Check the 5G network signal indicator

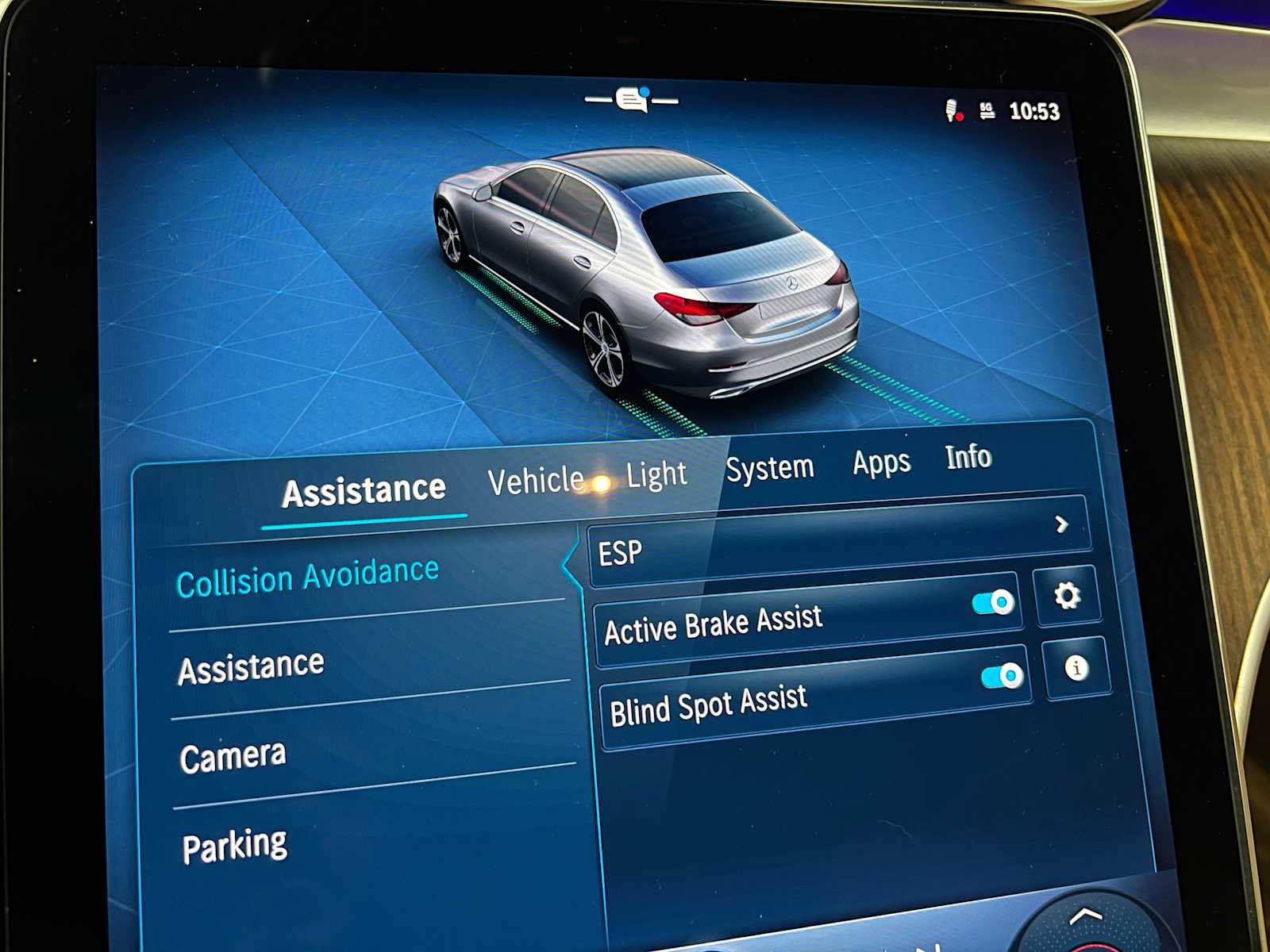pyautogui.click(x=987, y=112)
